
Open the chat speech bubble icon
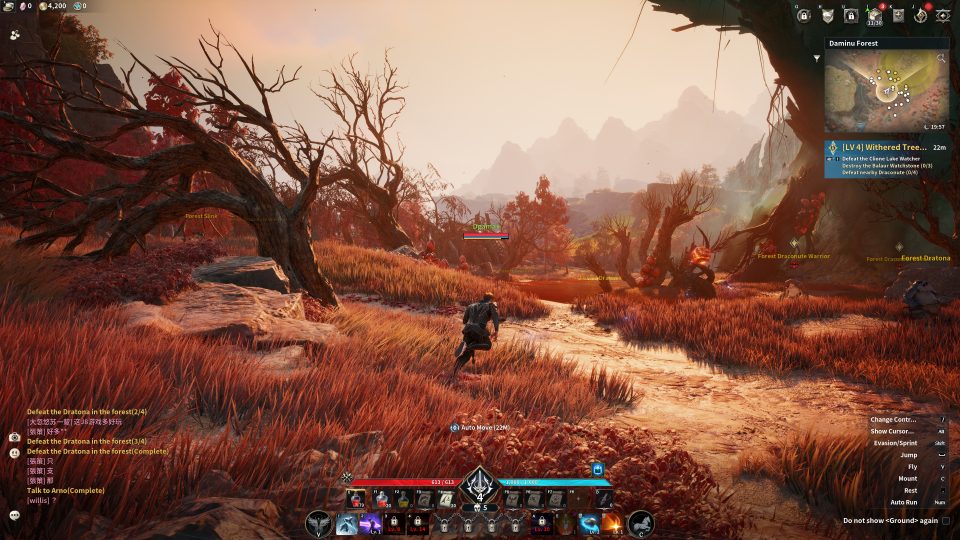pos(15,515)
